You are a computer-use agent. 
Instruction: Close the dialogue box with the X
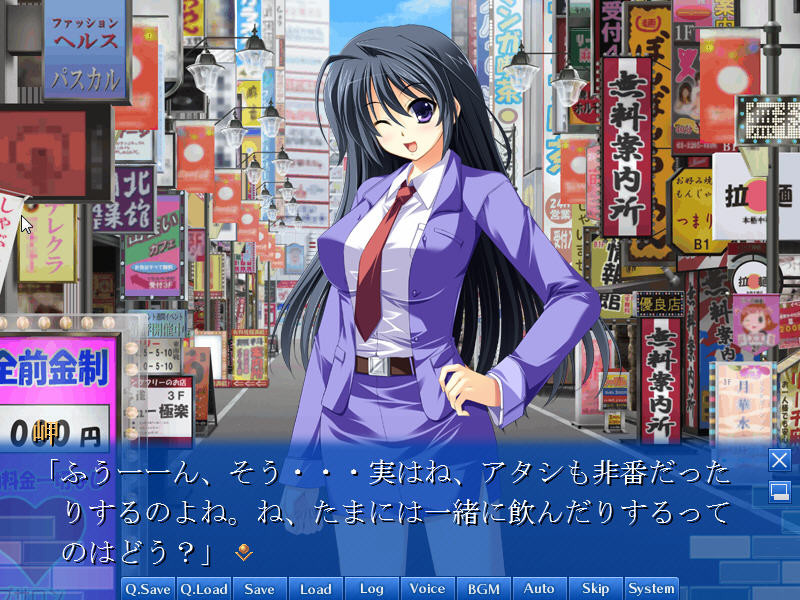point(779,460)
